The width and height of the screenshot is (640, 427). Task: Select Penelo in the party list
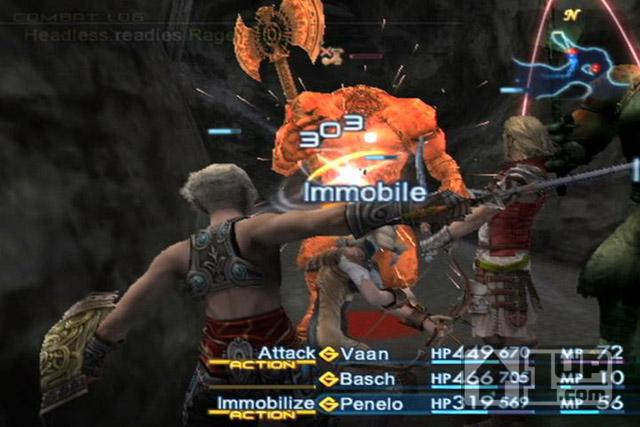coord(370,404)
